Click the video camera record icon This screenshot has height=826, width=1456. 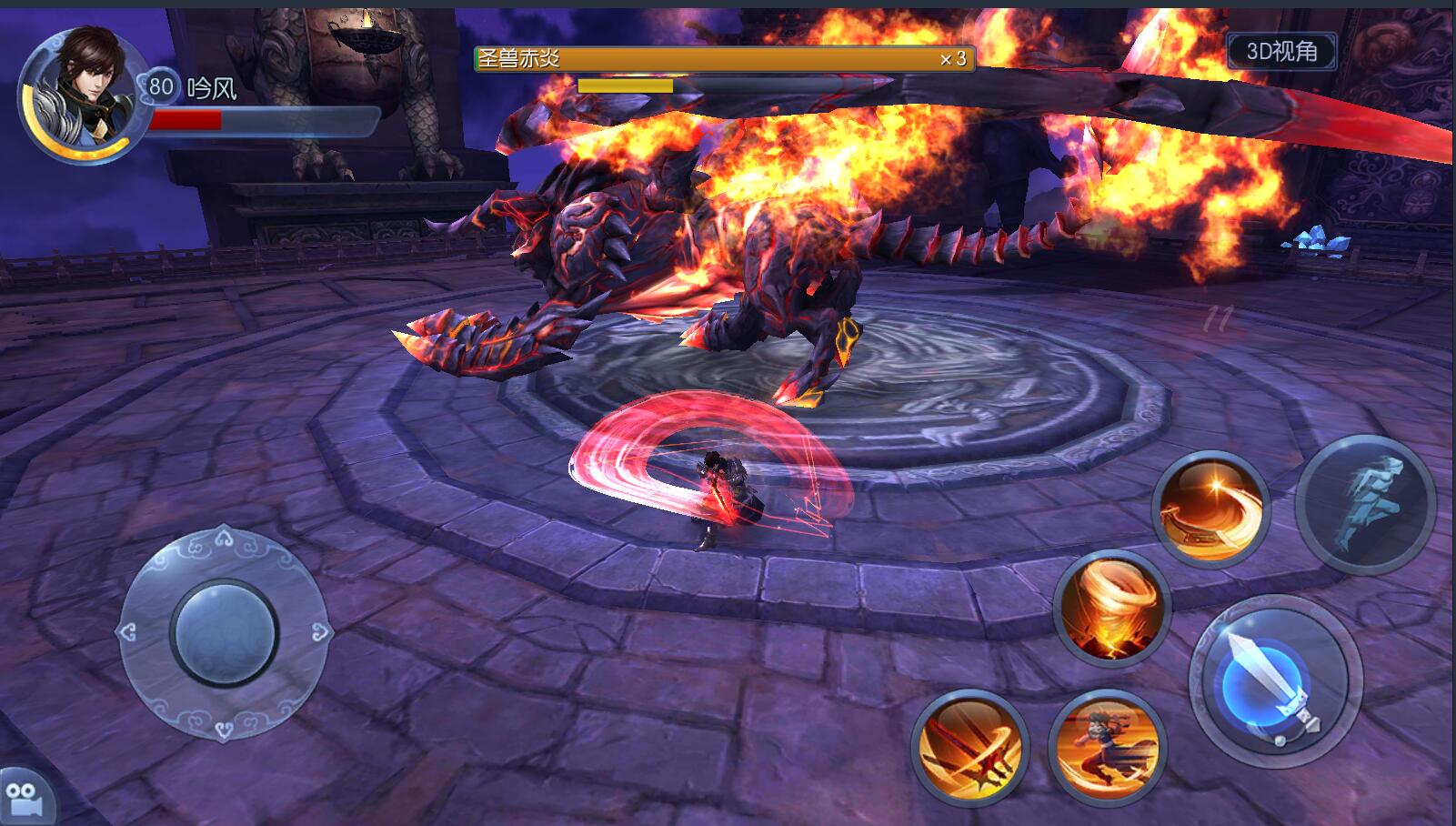pyautogui.click(x=25, y=799)
